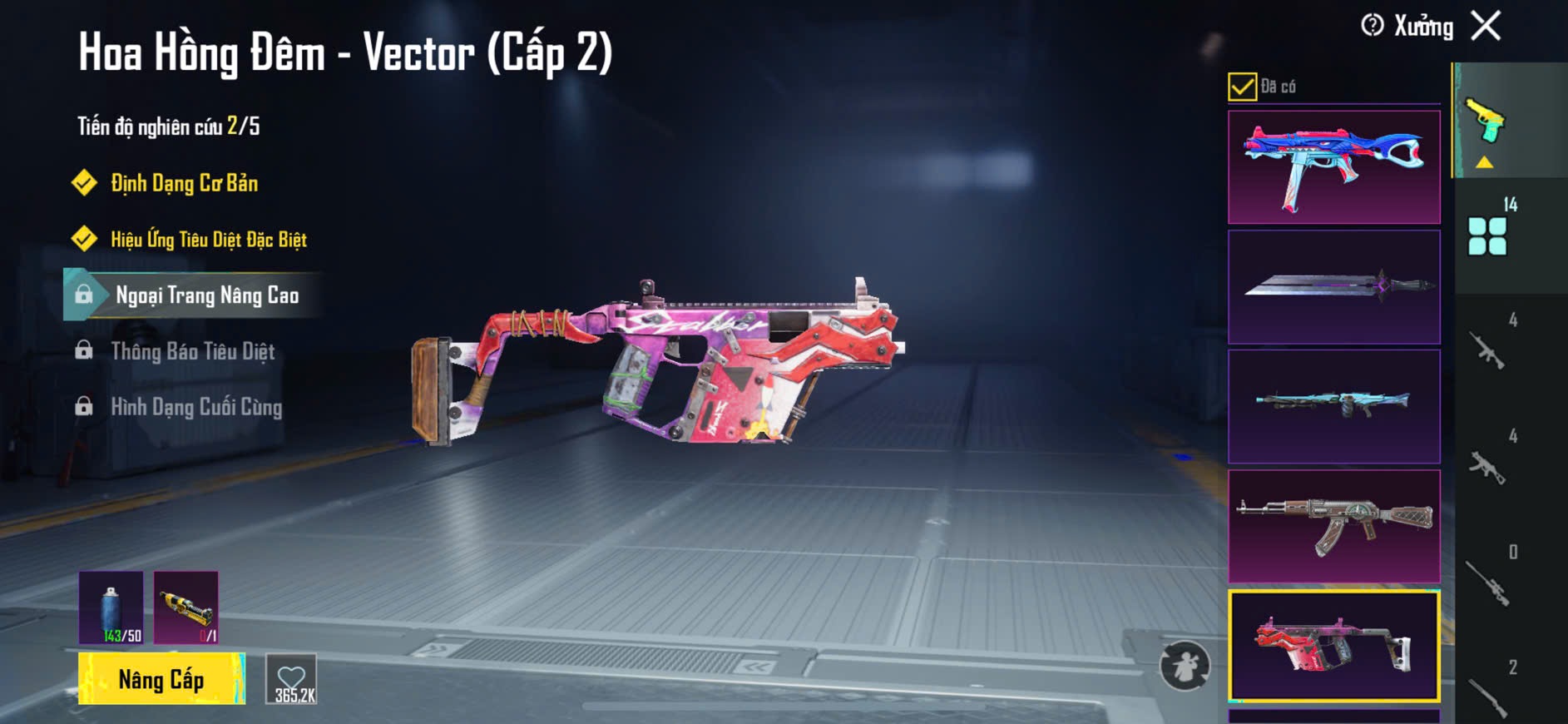Image resolution: width=1568 pixels, height=724 pixels.
Task: View the locked Hình Dạng Cuối Cùng stage
Action: point(196,407)
